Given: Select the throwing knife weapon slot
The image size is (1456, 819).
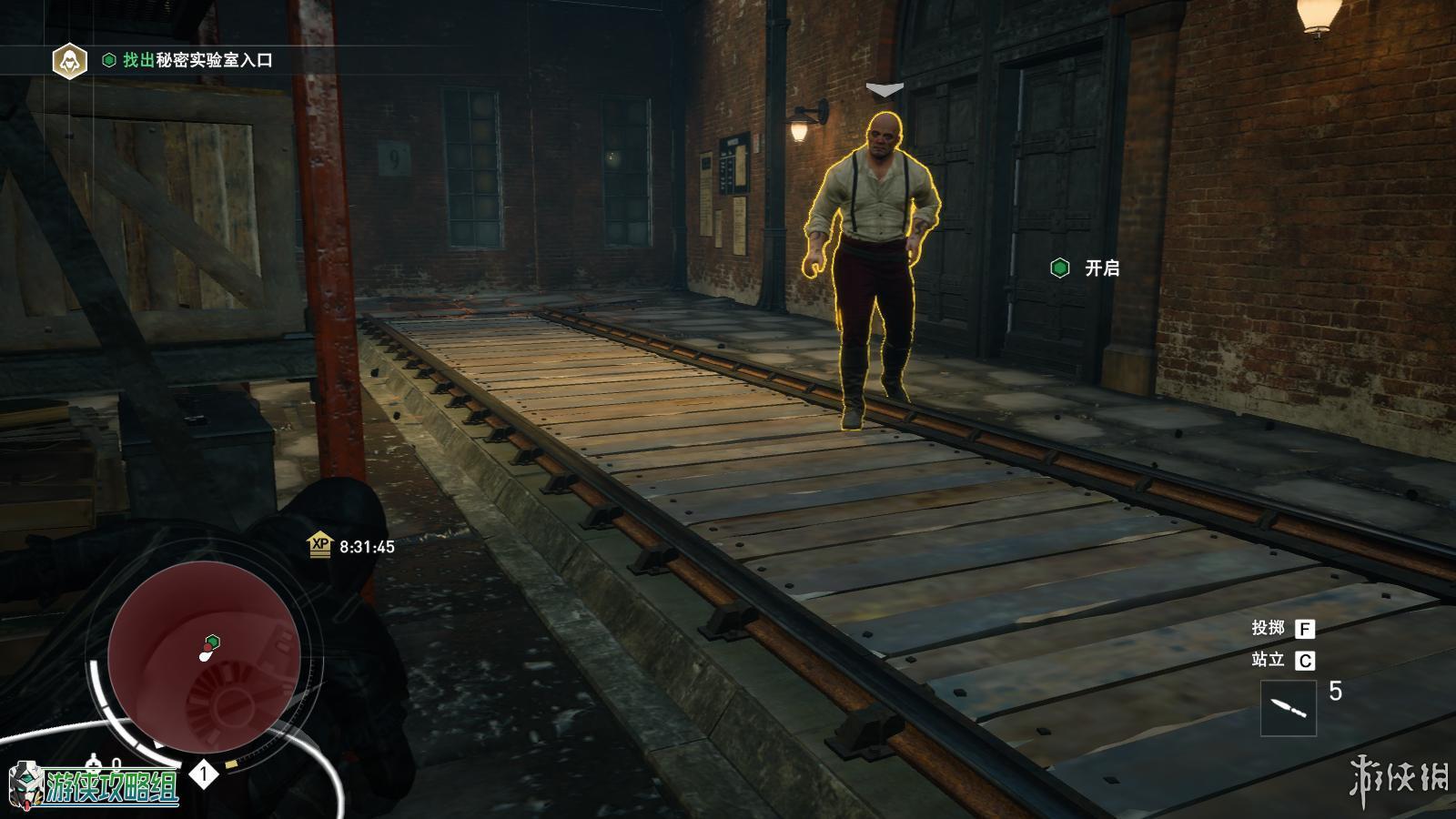Looking at the screenshot, I should pyautogui.click(x=1288, y=707).
